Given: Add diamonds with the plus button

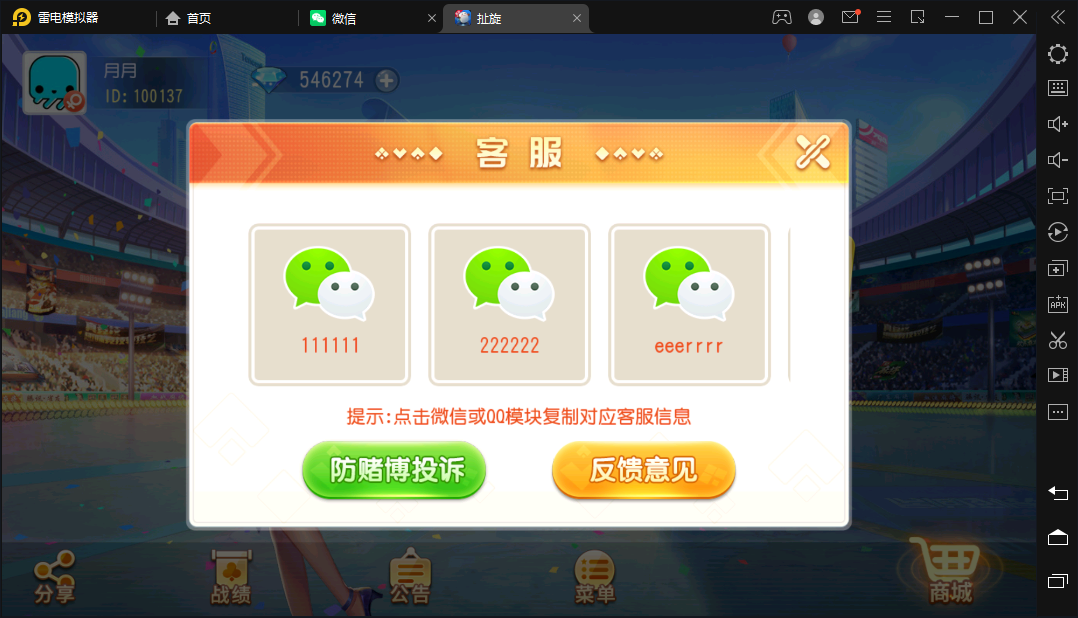Looking at the screenshot, I should tap(386, 80).
